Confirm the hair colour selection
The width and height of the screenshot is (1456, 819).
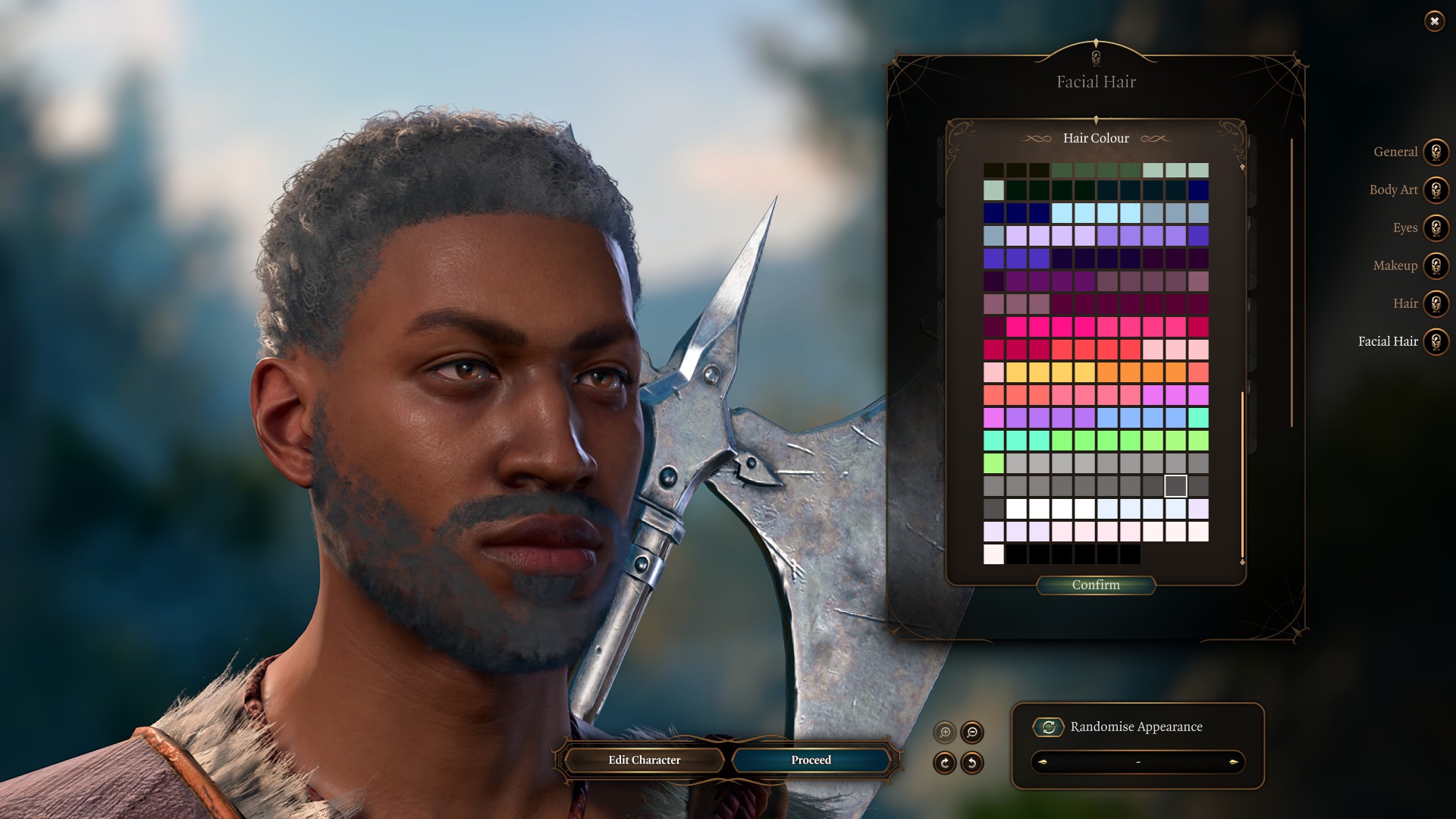(x=1096, y=585)
